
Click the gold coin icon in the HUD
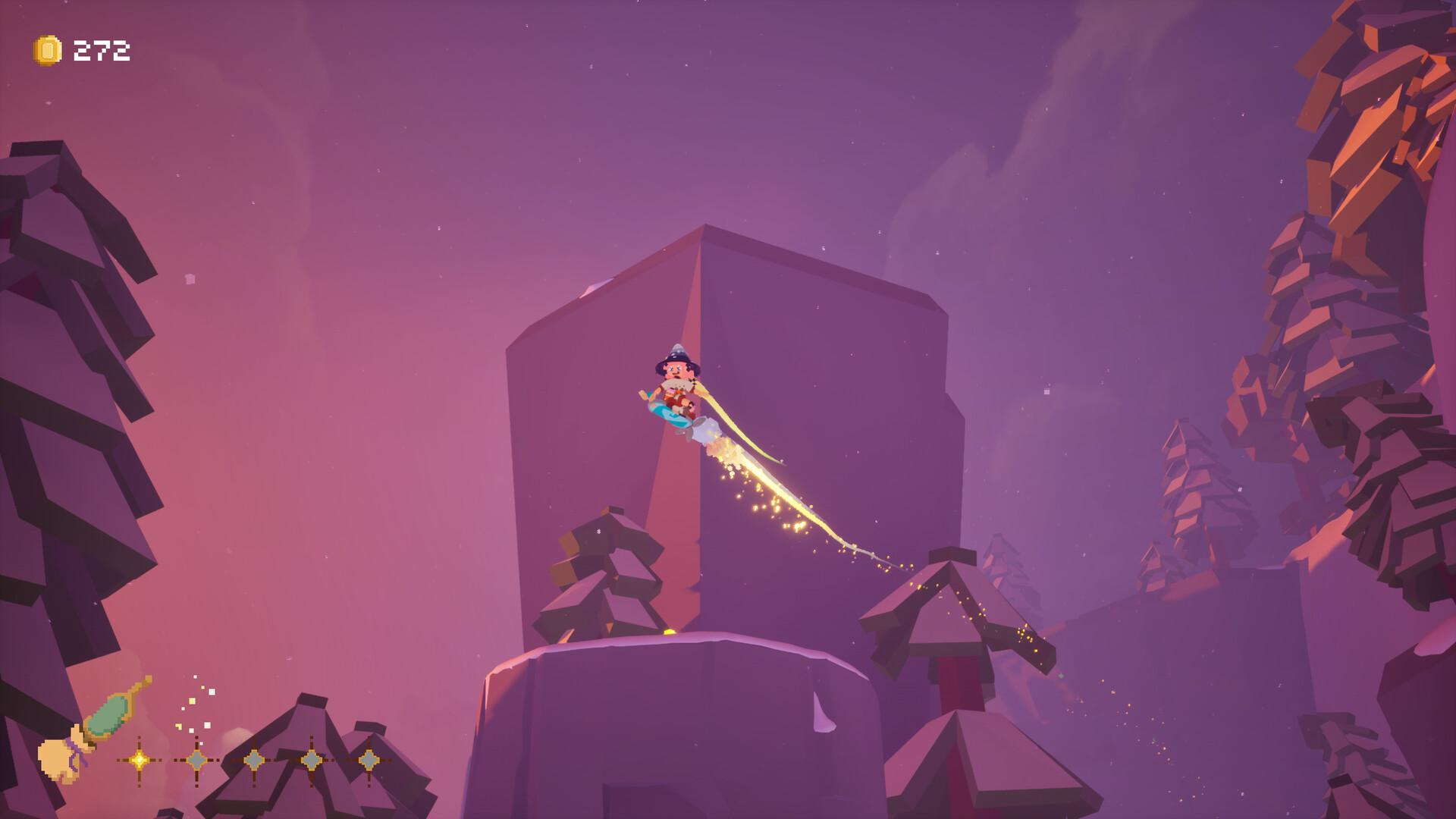[45, 50]
